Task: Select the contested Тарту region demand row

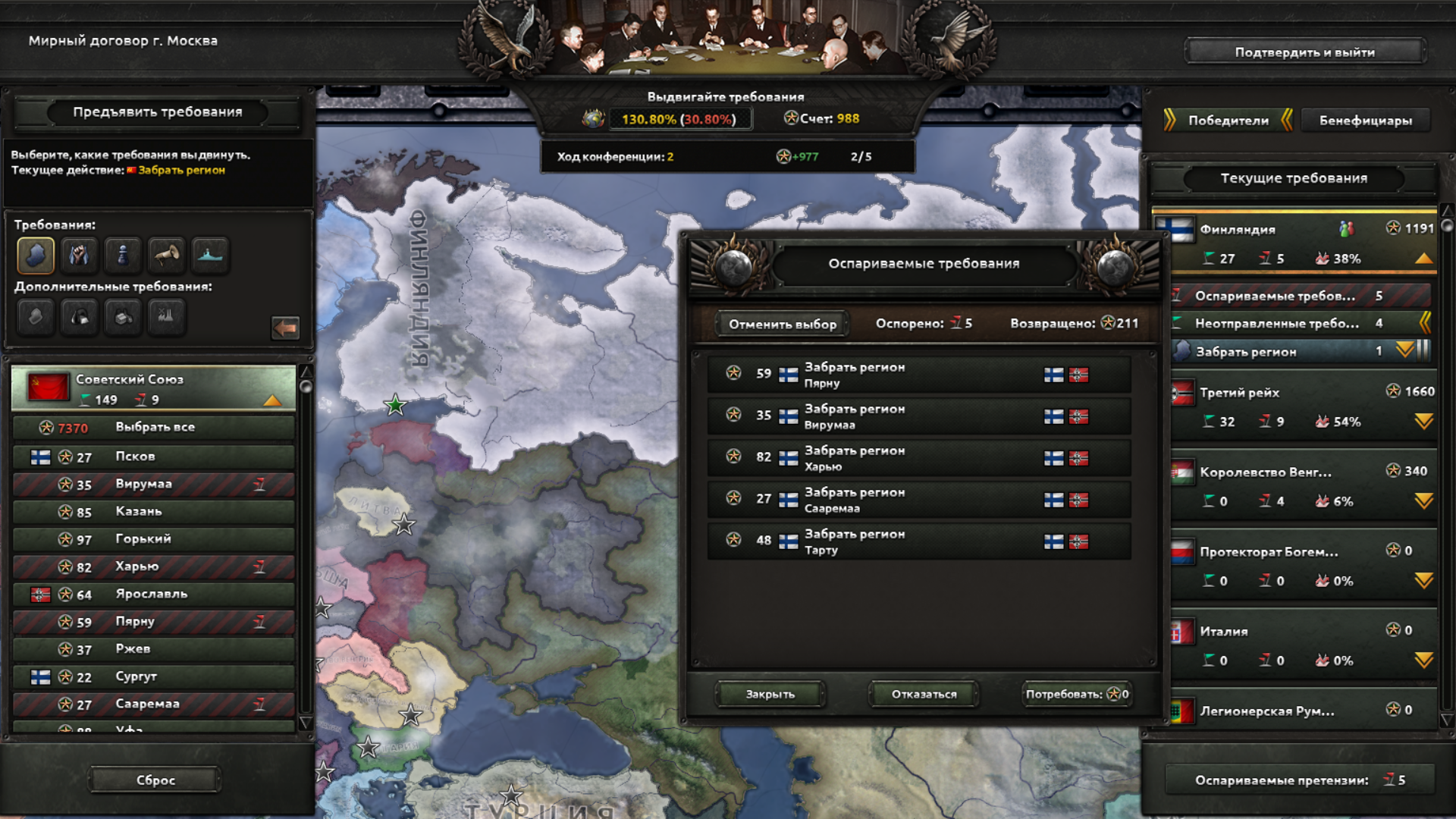Action: 918,541
